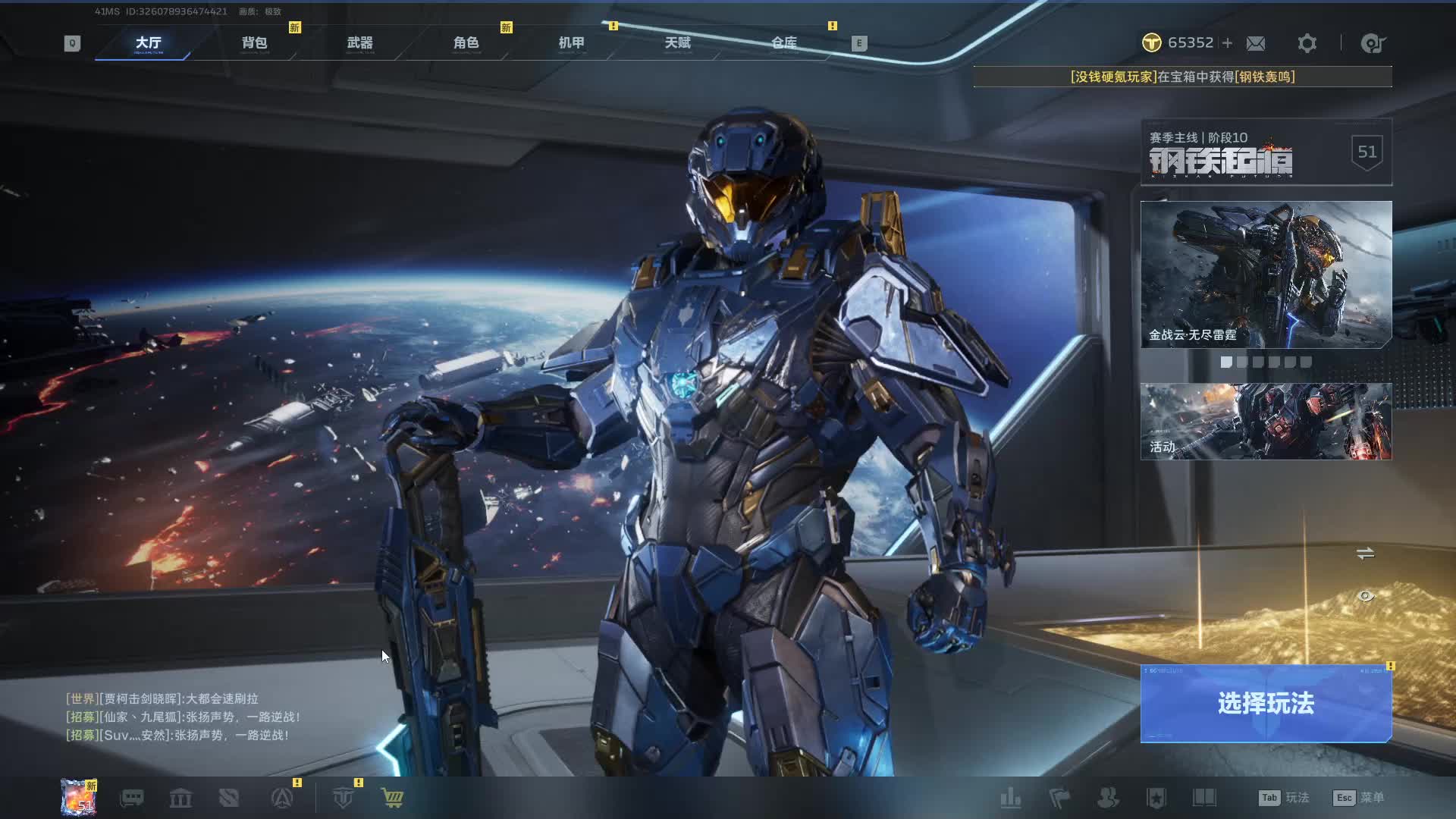Go to the 角色 character tab
The width and height of the screenshot is (1456, 819).
click(466, 43)
